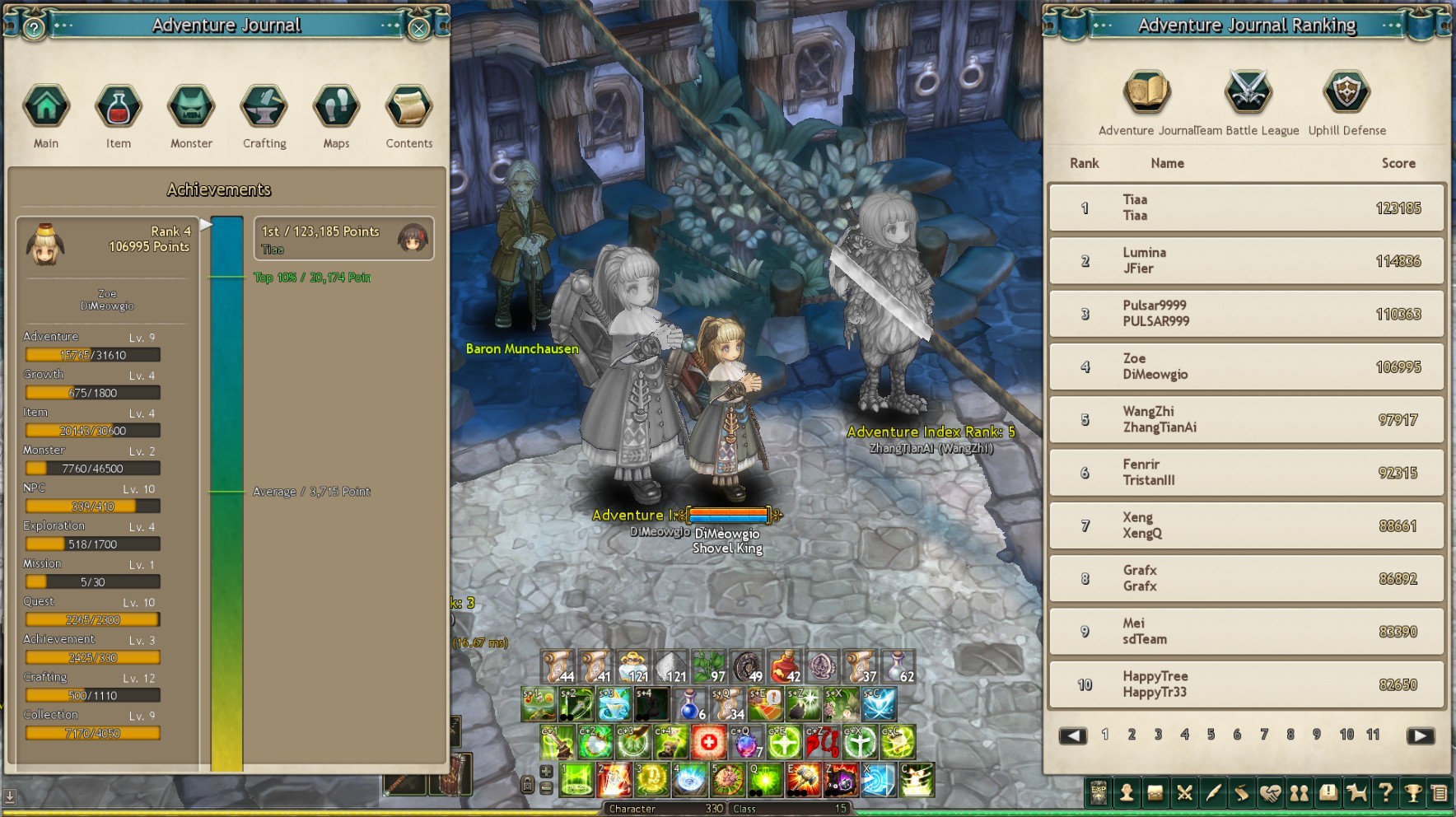Open the Item journal tab
1456x817 pixels.
119,106
